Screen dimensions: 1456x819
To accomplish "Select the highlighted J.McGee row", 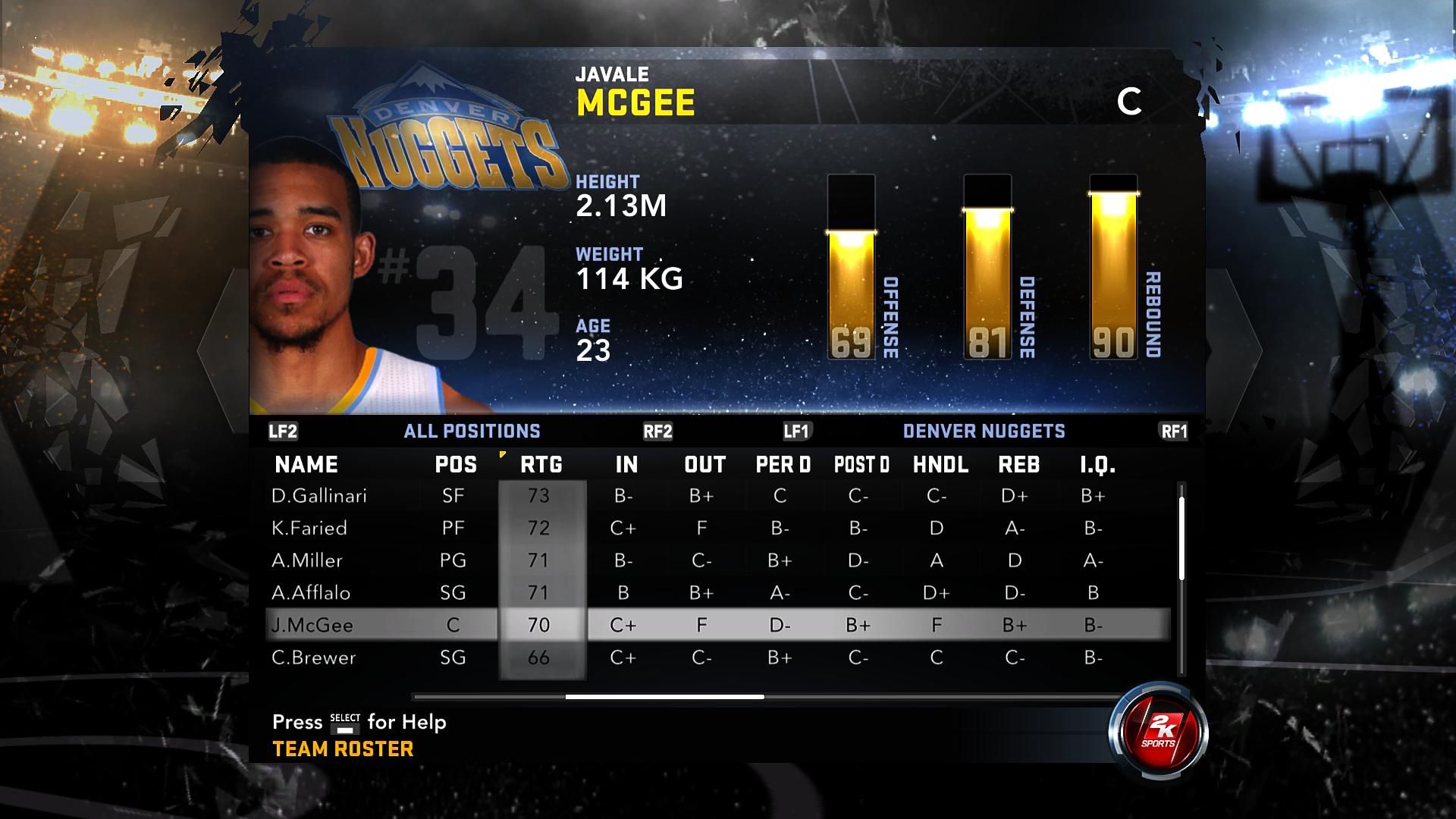I will tap(312, 626).
